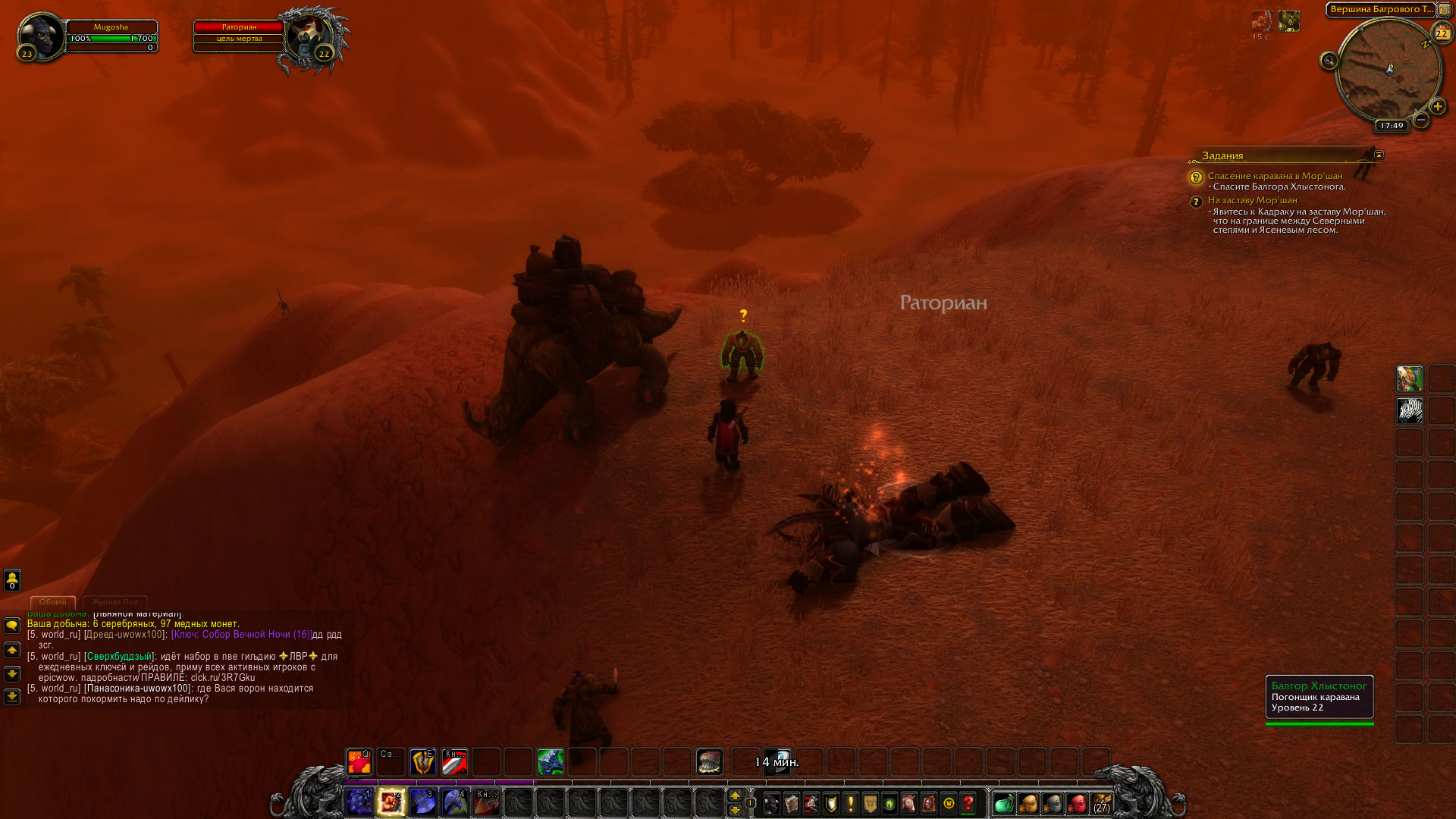Viewport: 1456px width, 819px height.
Task: Click the minimap tracking magnifier button
Action: click(x=1329, y=61)
